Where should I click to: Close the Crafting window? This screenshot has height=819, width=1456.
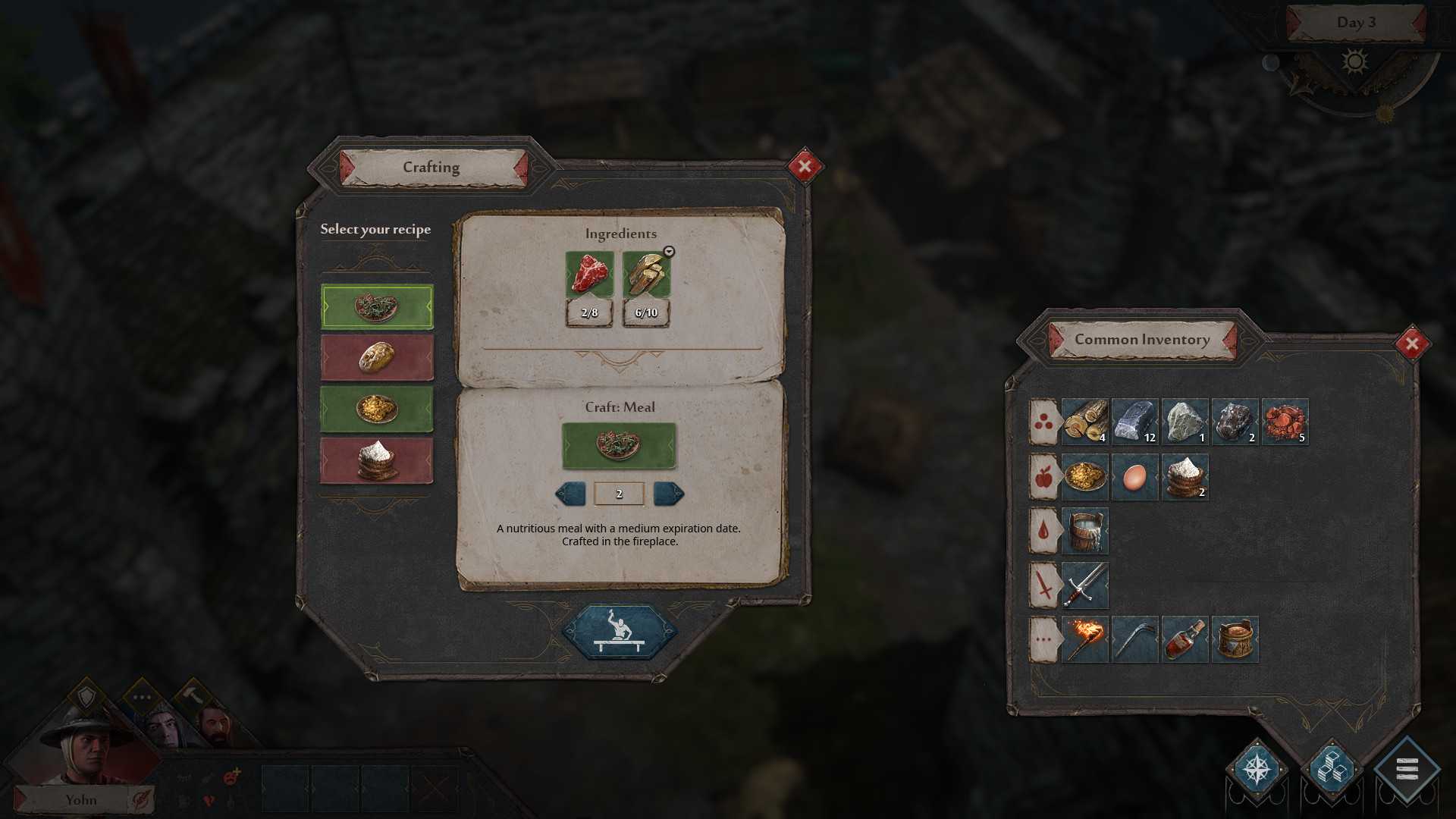point(805,167)
